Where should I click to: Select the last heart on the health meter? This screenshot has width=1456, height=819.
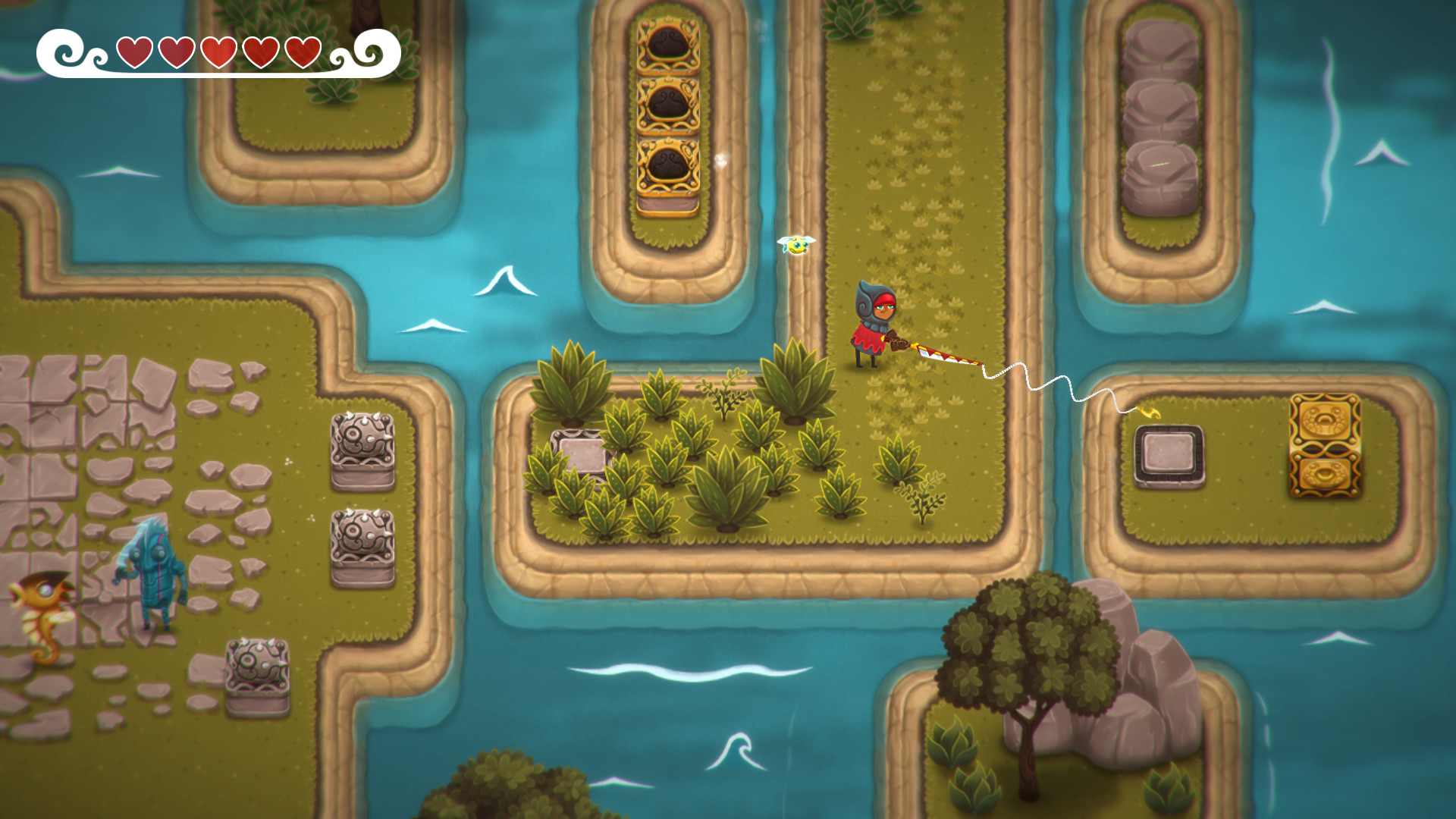click(303, 53)
